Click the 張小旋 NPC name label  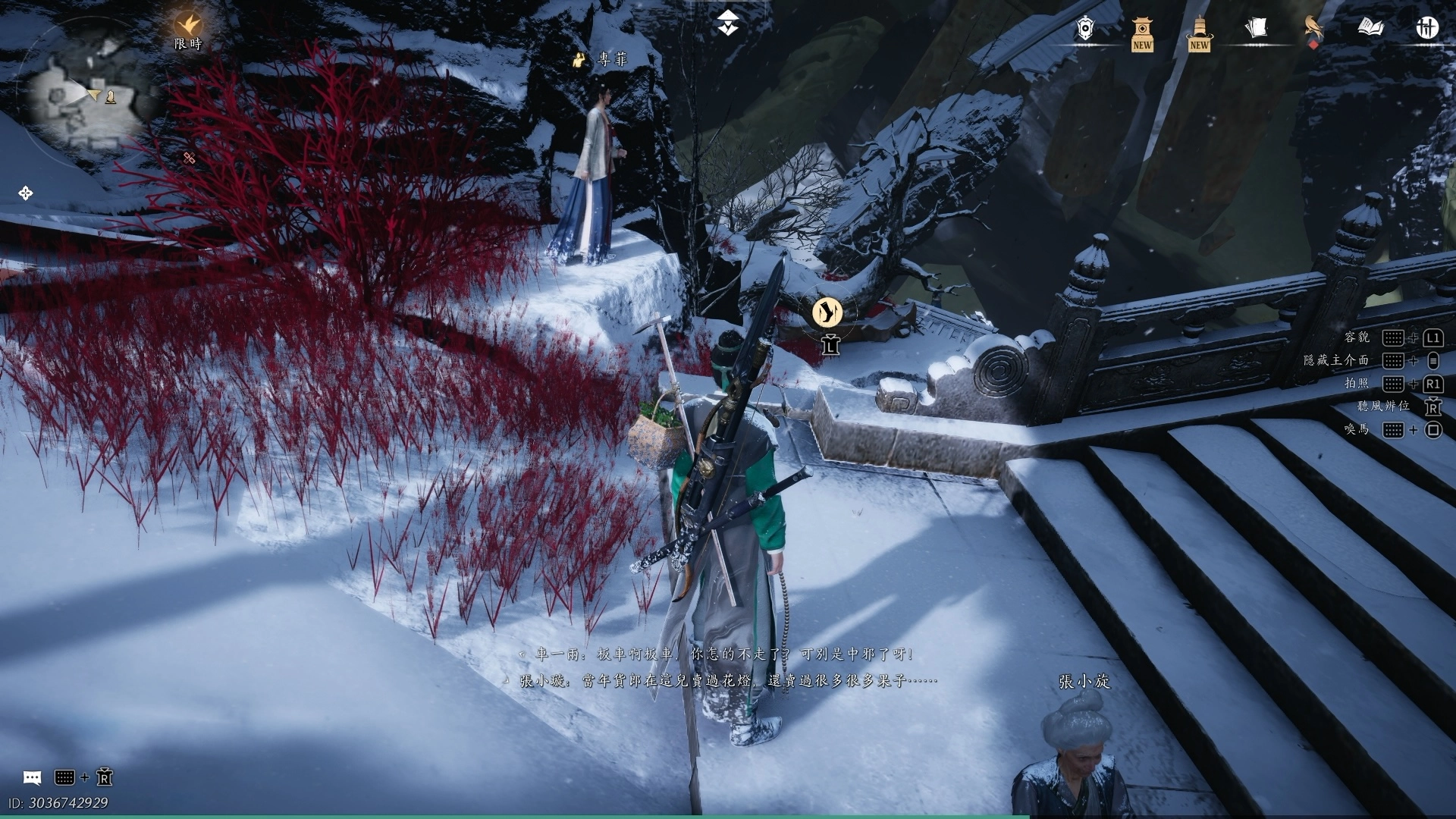tap(1084, 682)
